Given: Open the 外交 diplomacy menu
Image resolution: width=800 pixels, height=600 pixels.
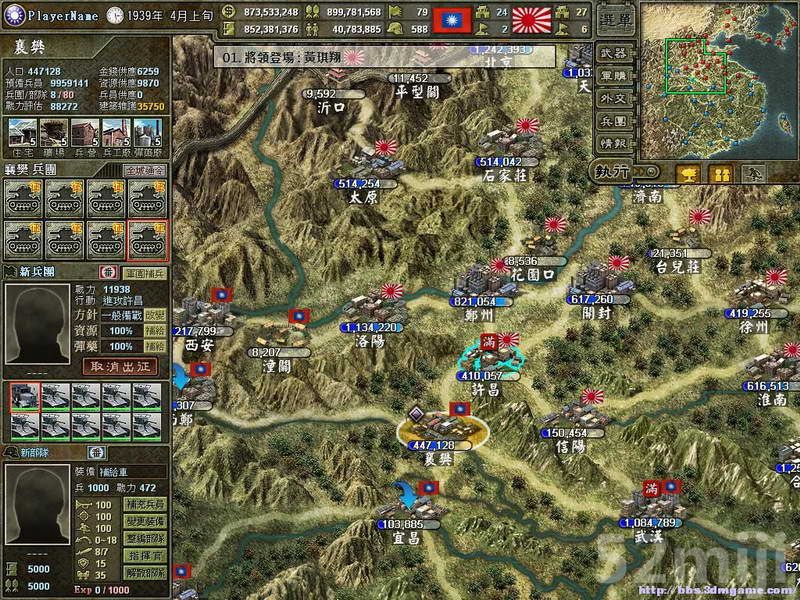Looking at the screenshot, I should [x=612, y=98].
